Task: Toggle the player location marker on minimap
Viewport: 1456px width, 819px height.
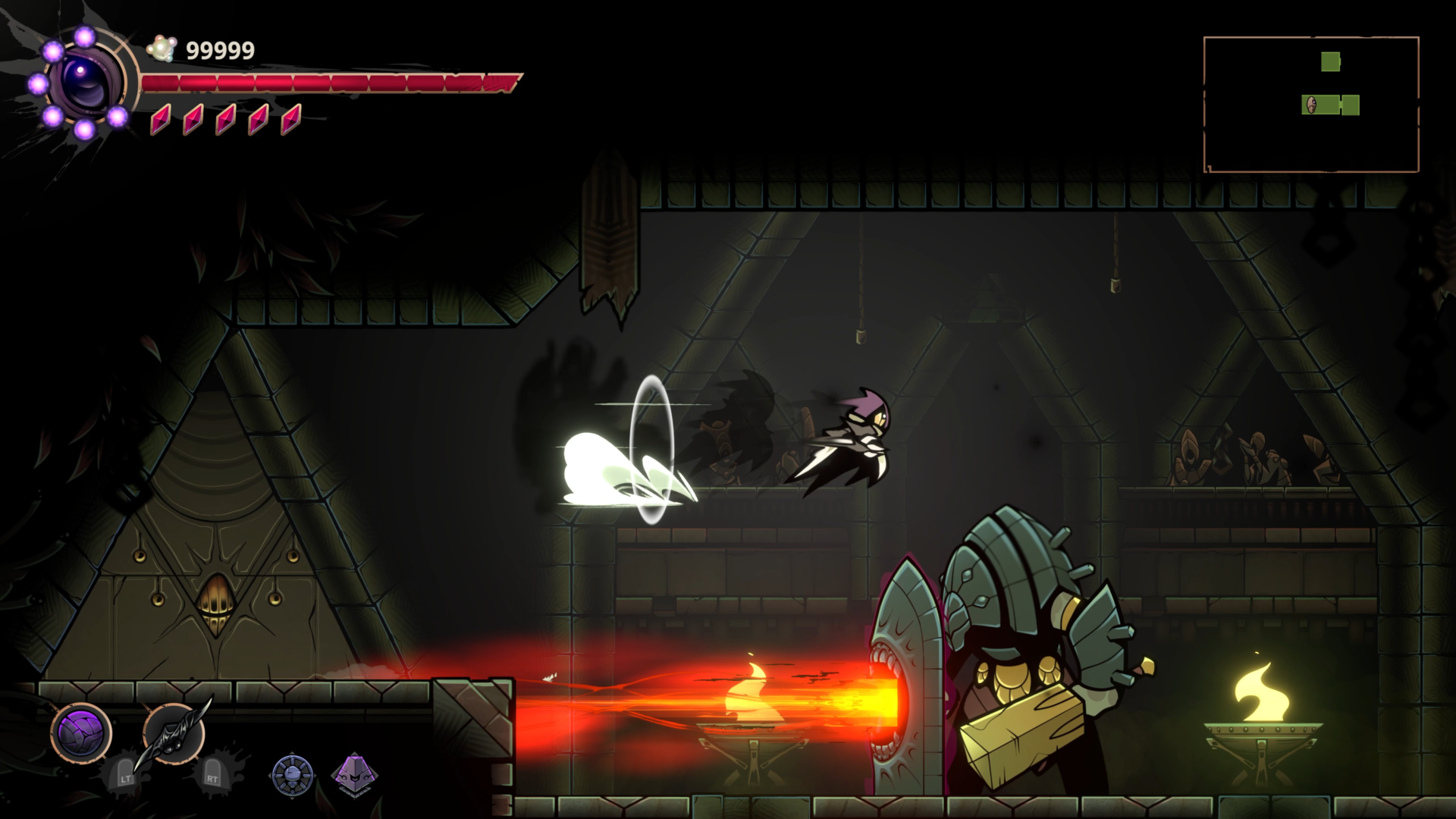Action: click(1311, 105)
